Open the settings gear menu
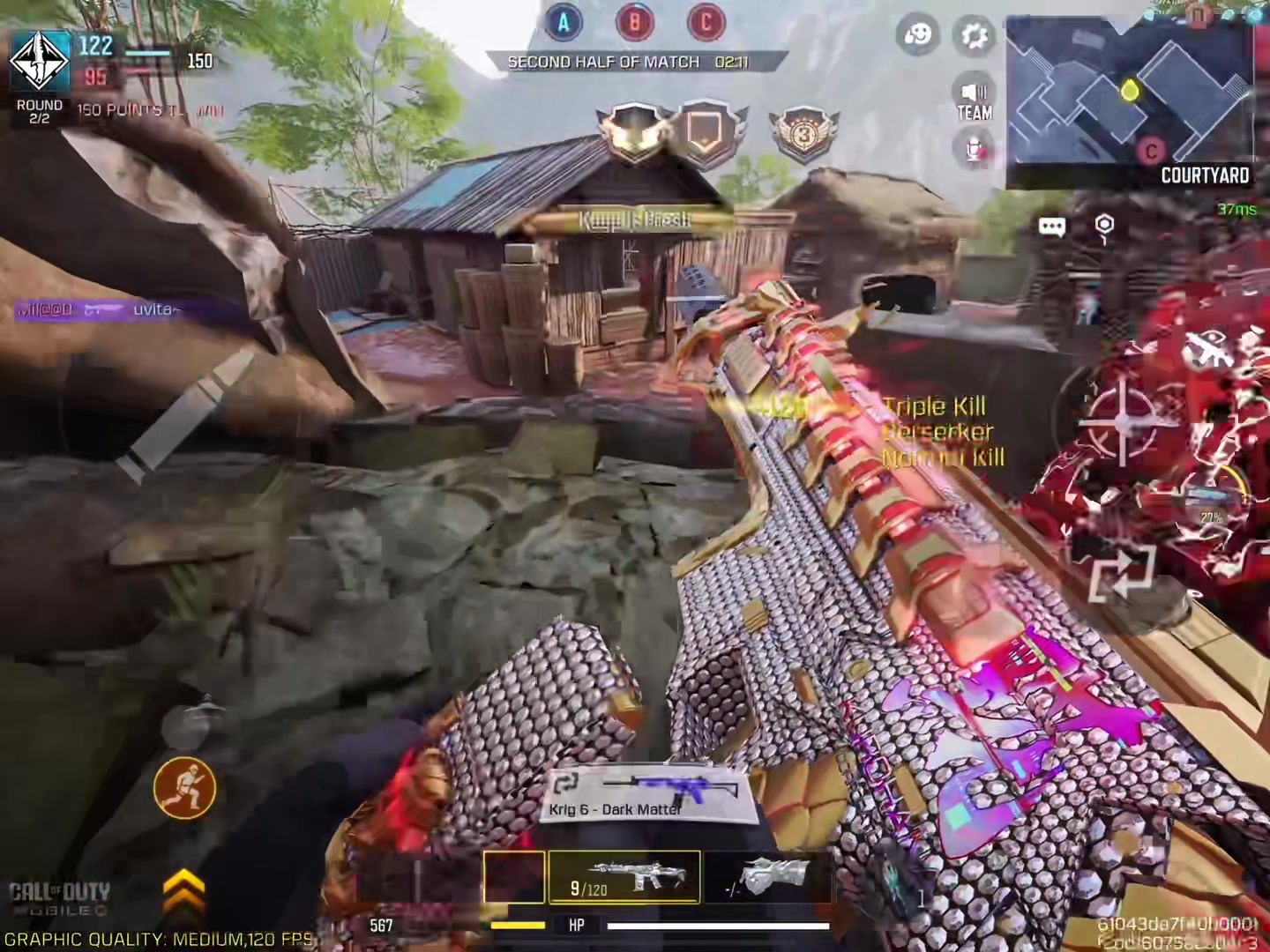 pos(973,35)
